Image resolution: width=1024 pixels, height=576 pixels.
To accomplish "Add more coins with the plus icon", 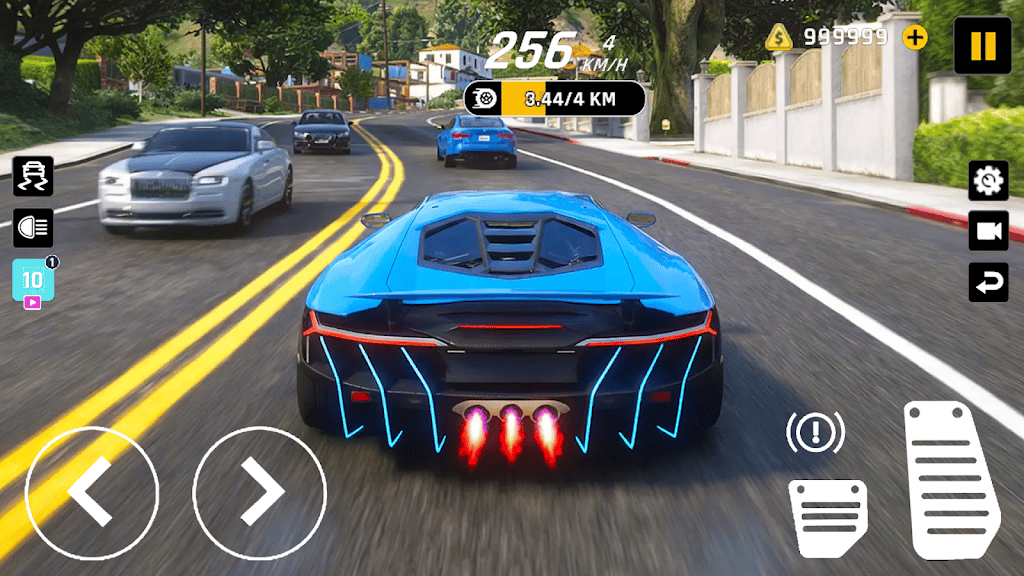I will point(914,38).
